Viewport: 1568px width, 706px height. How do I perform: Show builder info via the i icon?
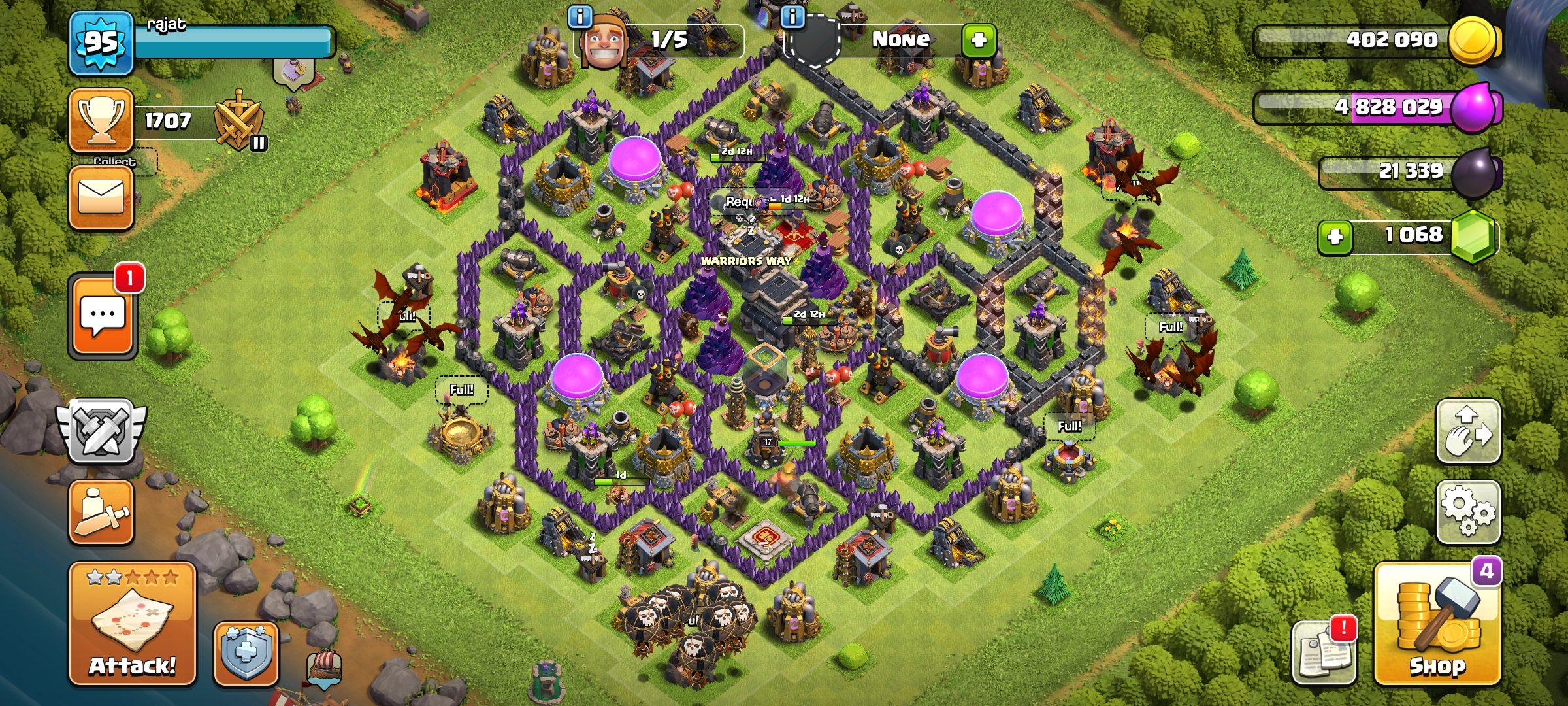pos(580,16)
